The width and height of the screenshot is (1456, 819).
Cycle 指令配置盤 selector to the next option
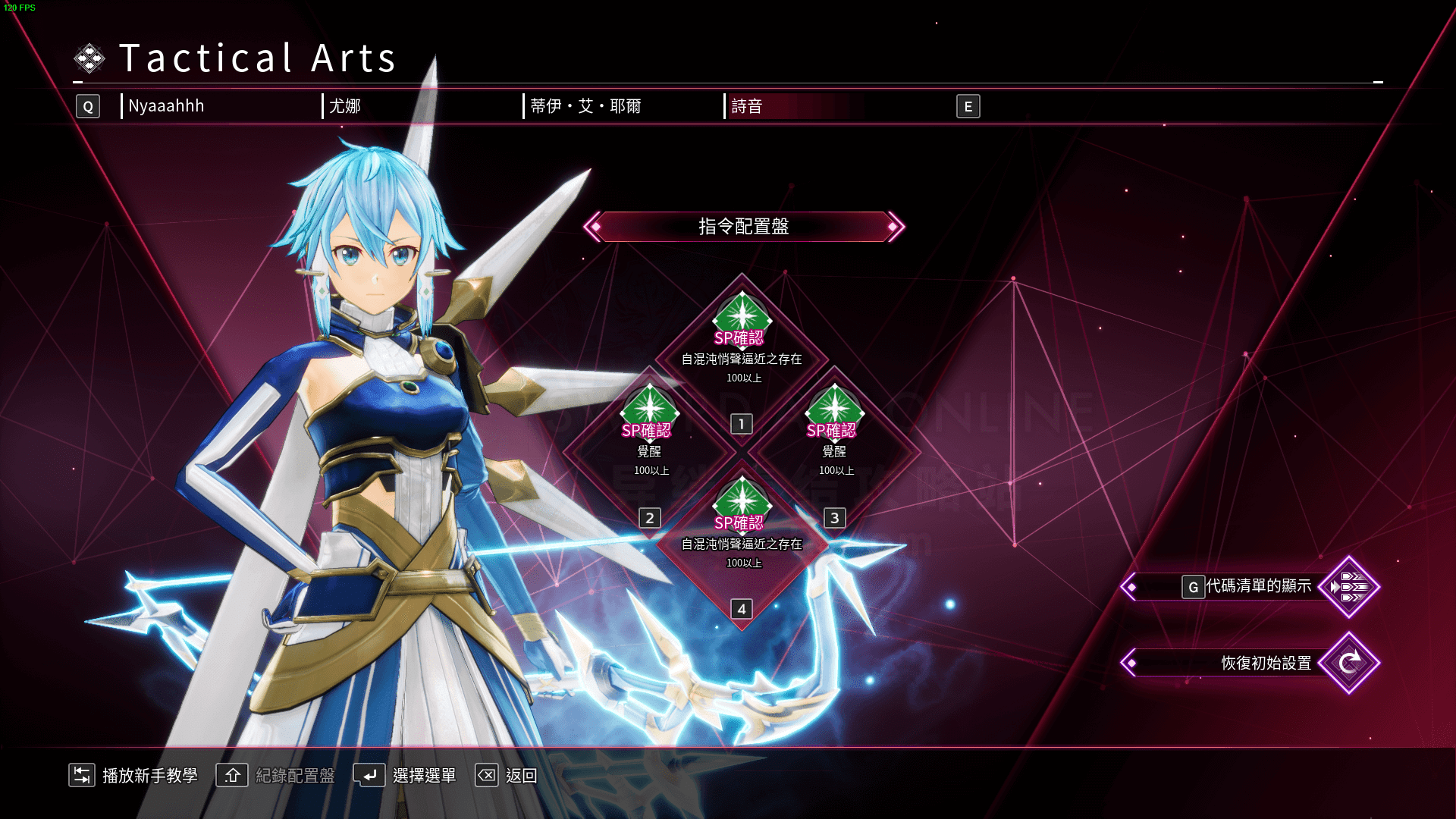894,227
